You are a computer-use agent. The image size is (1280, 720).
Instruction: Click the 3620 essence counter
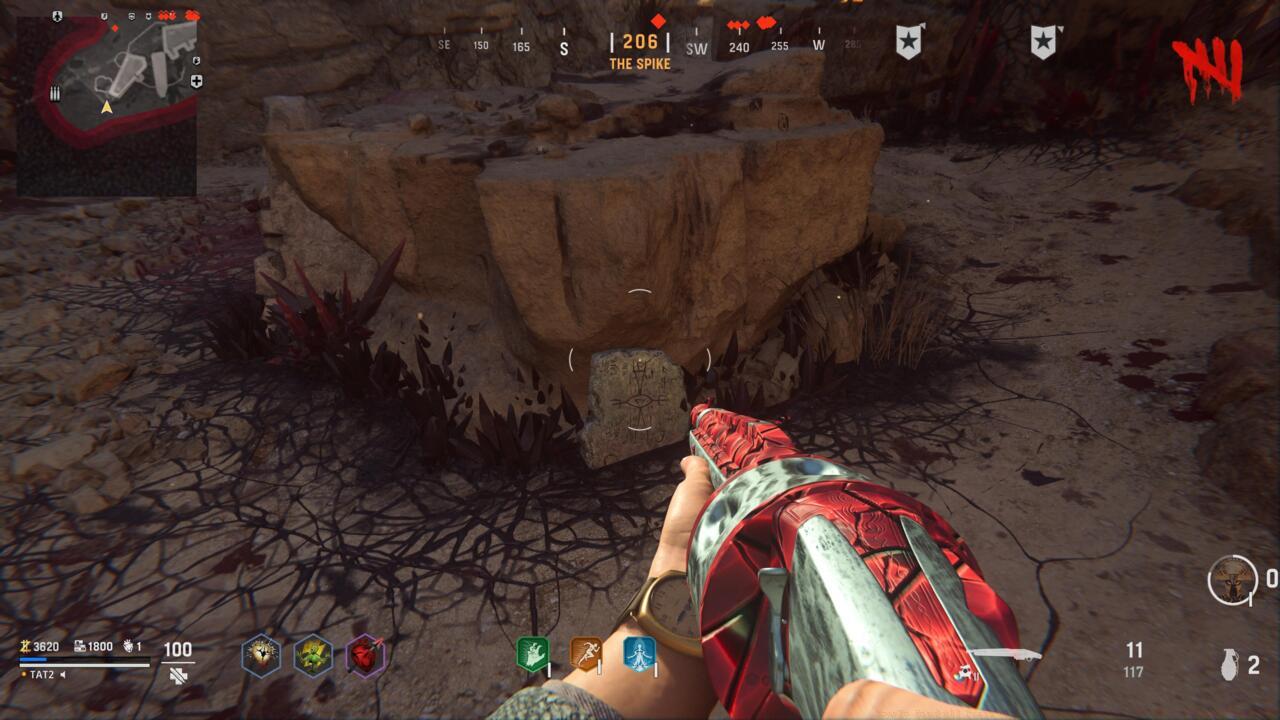[x=46, y=647]
